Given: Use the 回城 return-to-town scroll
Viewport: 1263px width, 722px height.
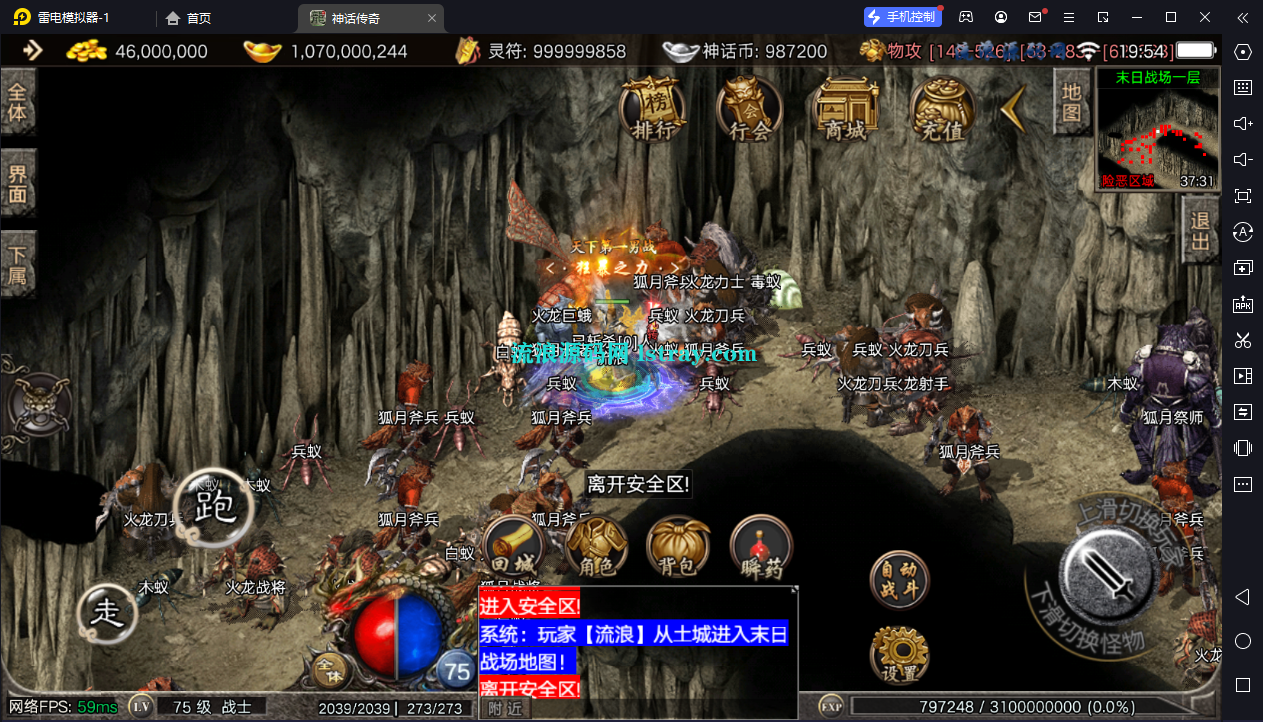Looking at the screenshot, I should [x=513, y=548].
